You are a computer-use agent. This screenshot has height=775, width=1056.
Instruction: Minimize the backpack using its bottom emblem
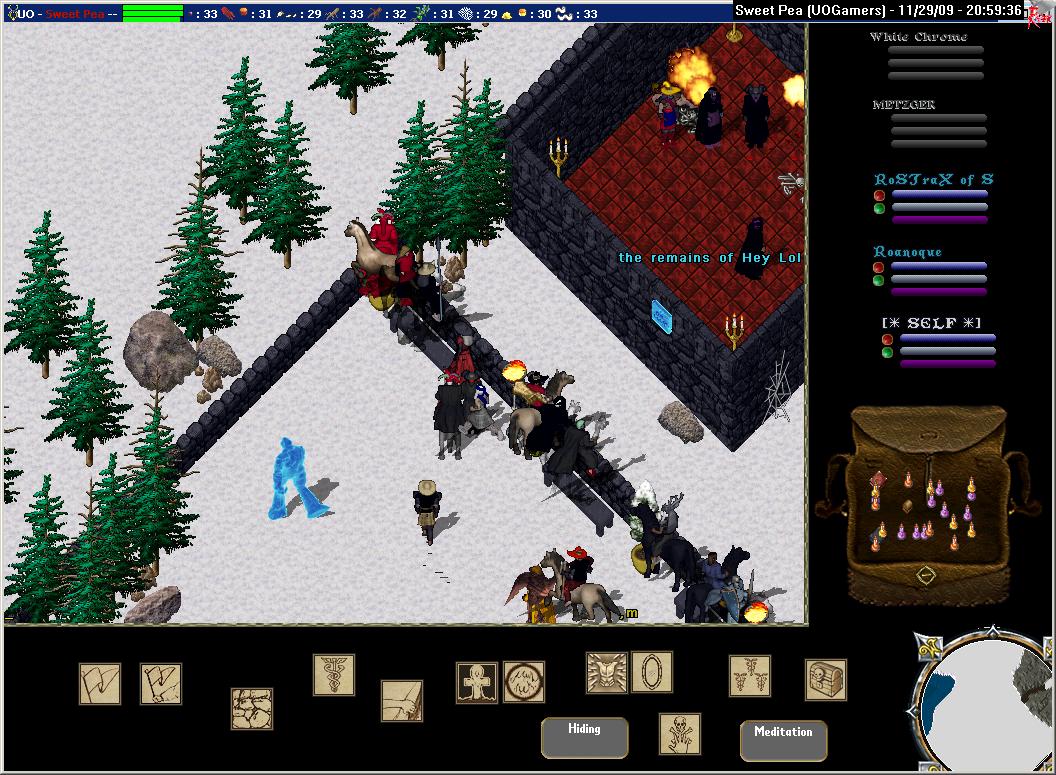pos(926,576)
